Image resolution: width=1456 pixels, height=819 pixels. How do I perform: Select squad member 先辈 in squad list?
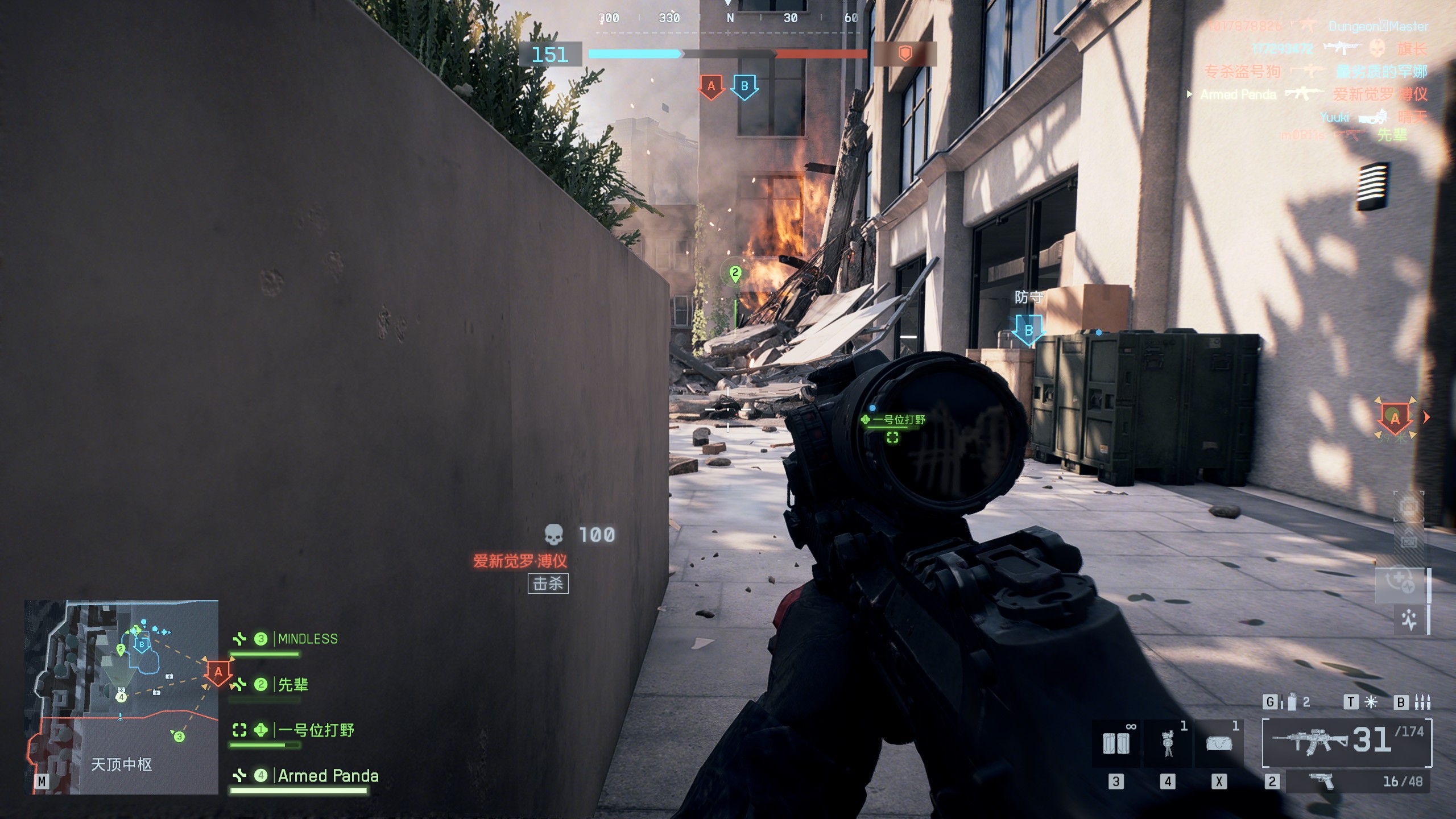(292, 684)
